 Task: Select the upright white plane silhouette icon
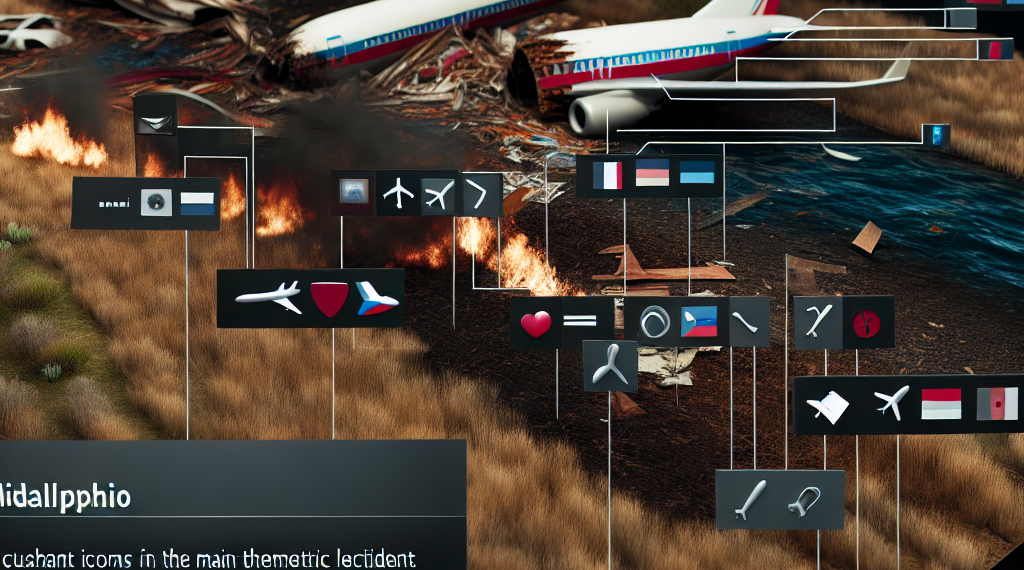397,191
